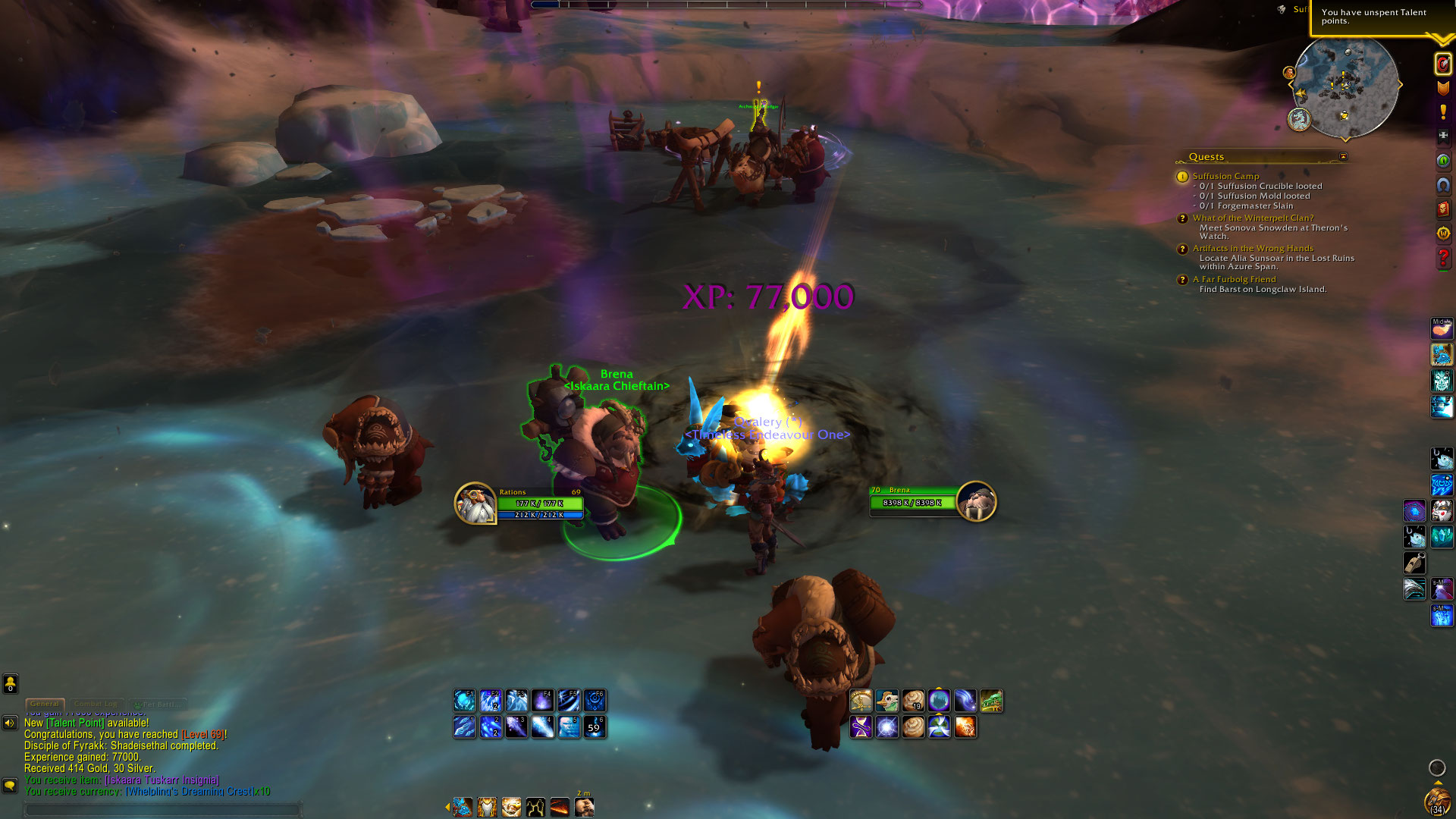Collapse the Quests tracker header
Viewport: 1456px width, 819px height.
[x=1343, y=157]
